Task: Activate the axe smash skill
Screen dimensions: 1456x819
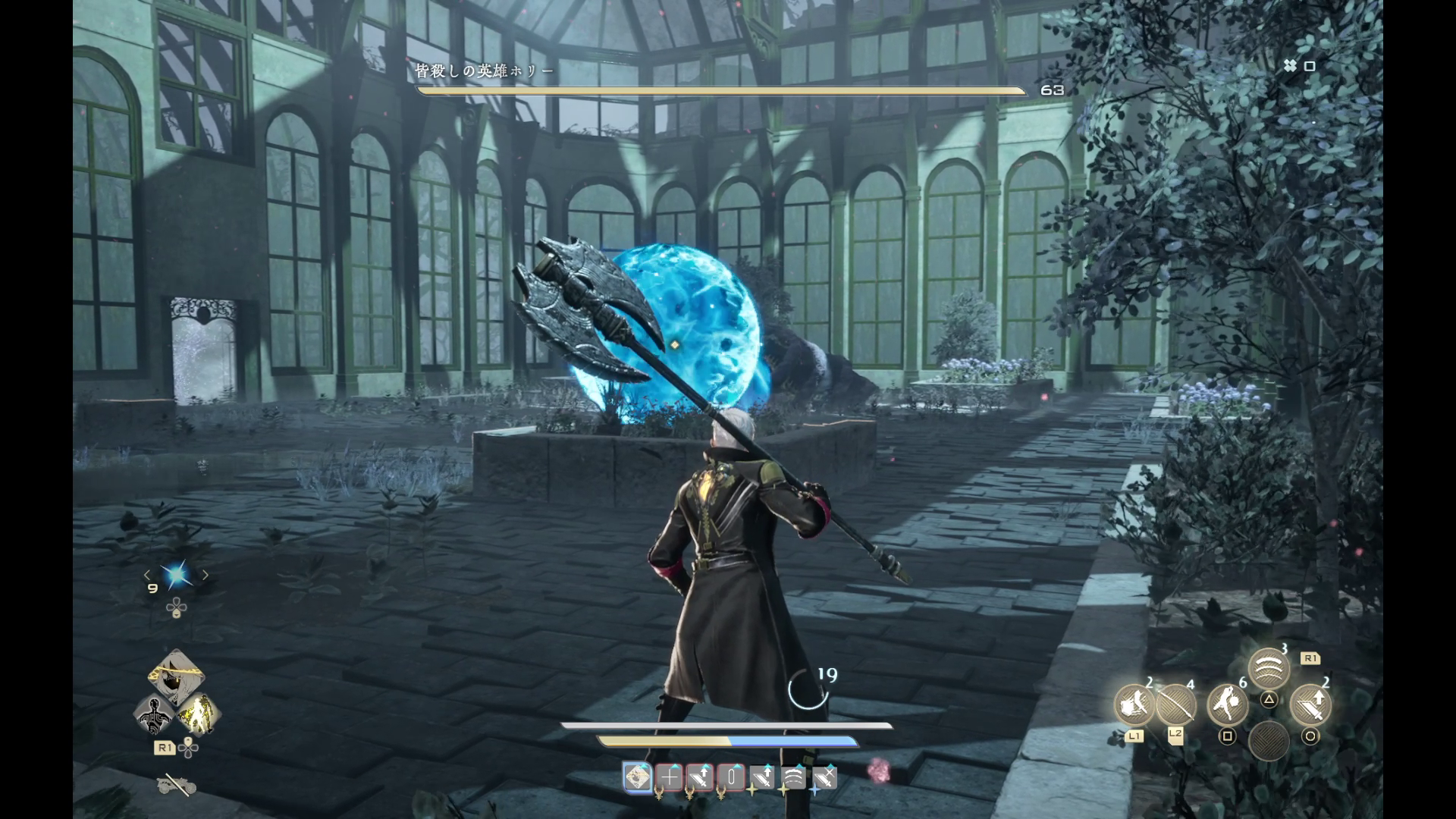Action: [1134, 706]
